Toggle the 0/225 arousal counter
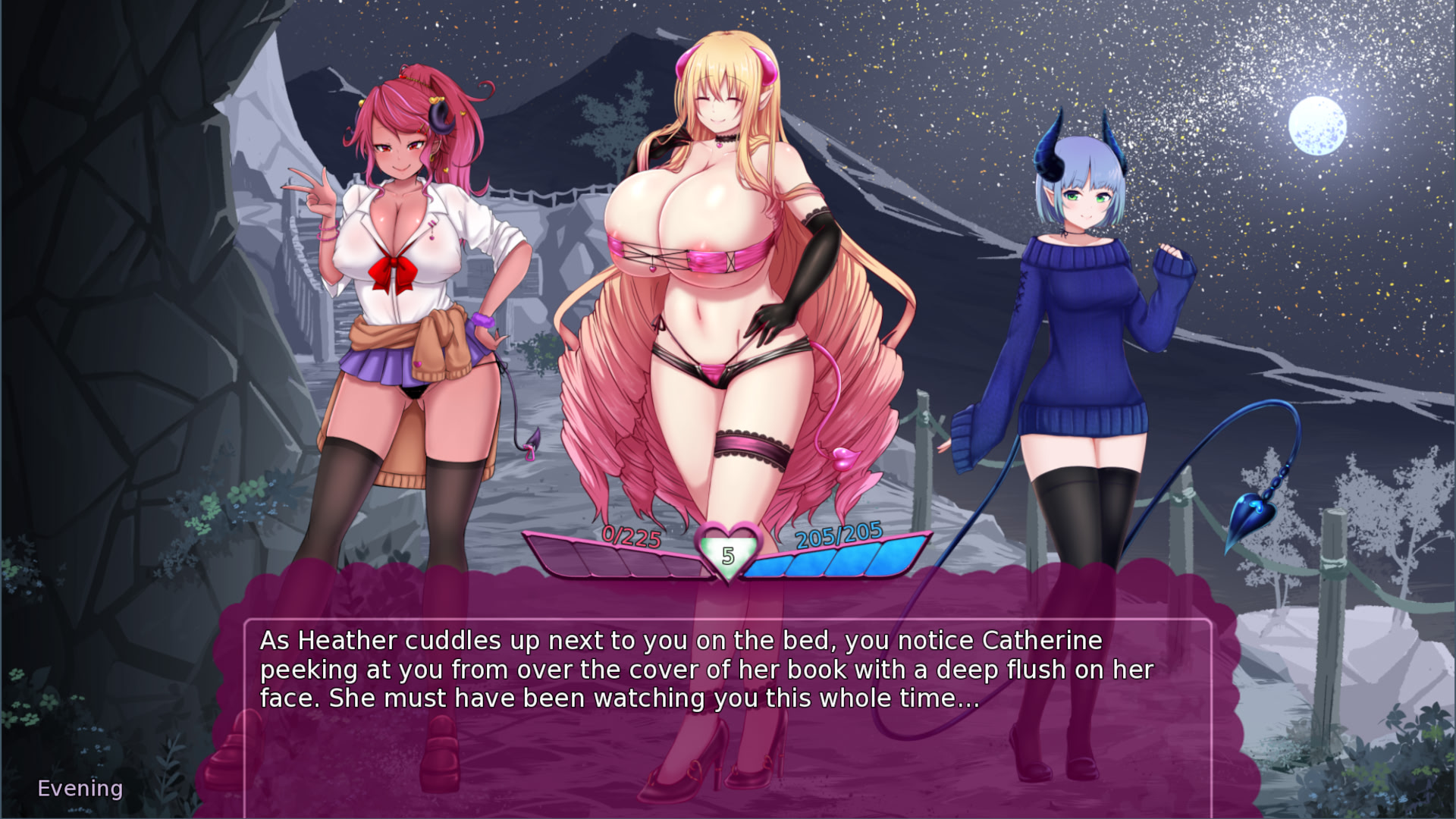The width and height of the screenshot is (1456, 819). (629, 538)
